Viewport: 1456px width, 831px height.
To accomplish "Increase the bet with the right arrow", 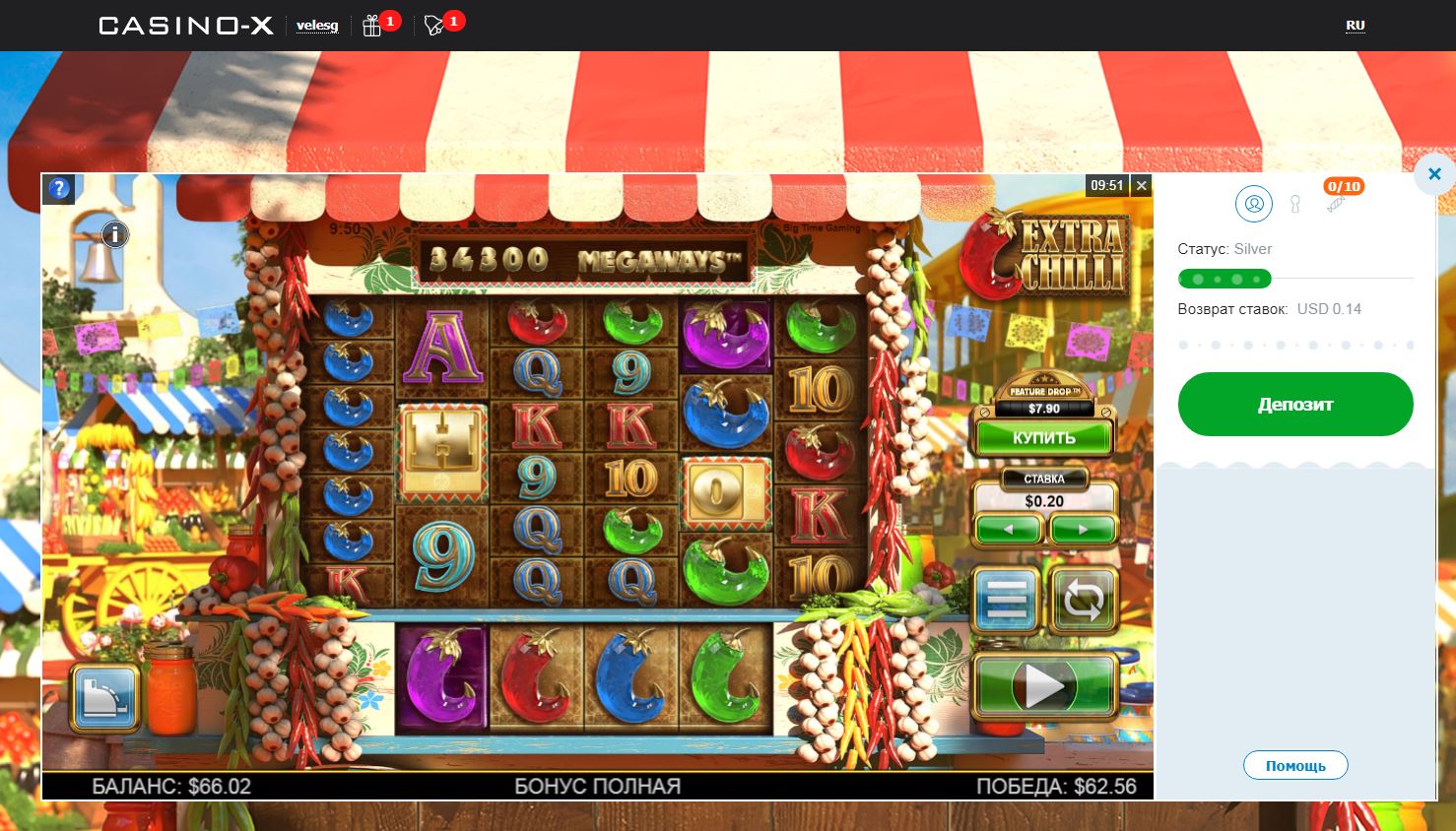I will (x=1082, y=530).
